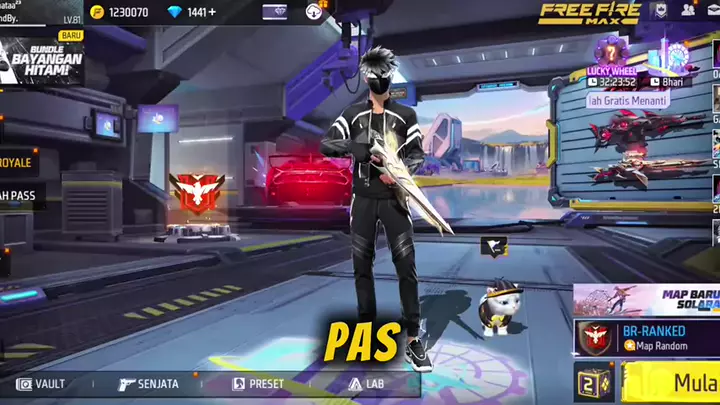720x405 pixels.
Task: Open the Preset menu
Action: 258,384
